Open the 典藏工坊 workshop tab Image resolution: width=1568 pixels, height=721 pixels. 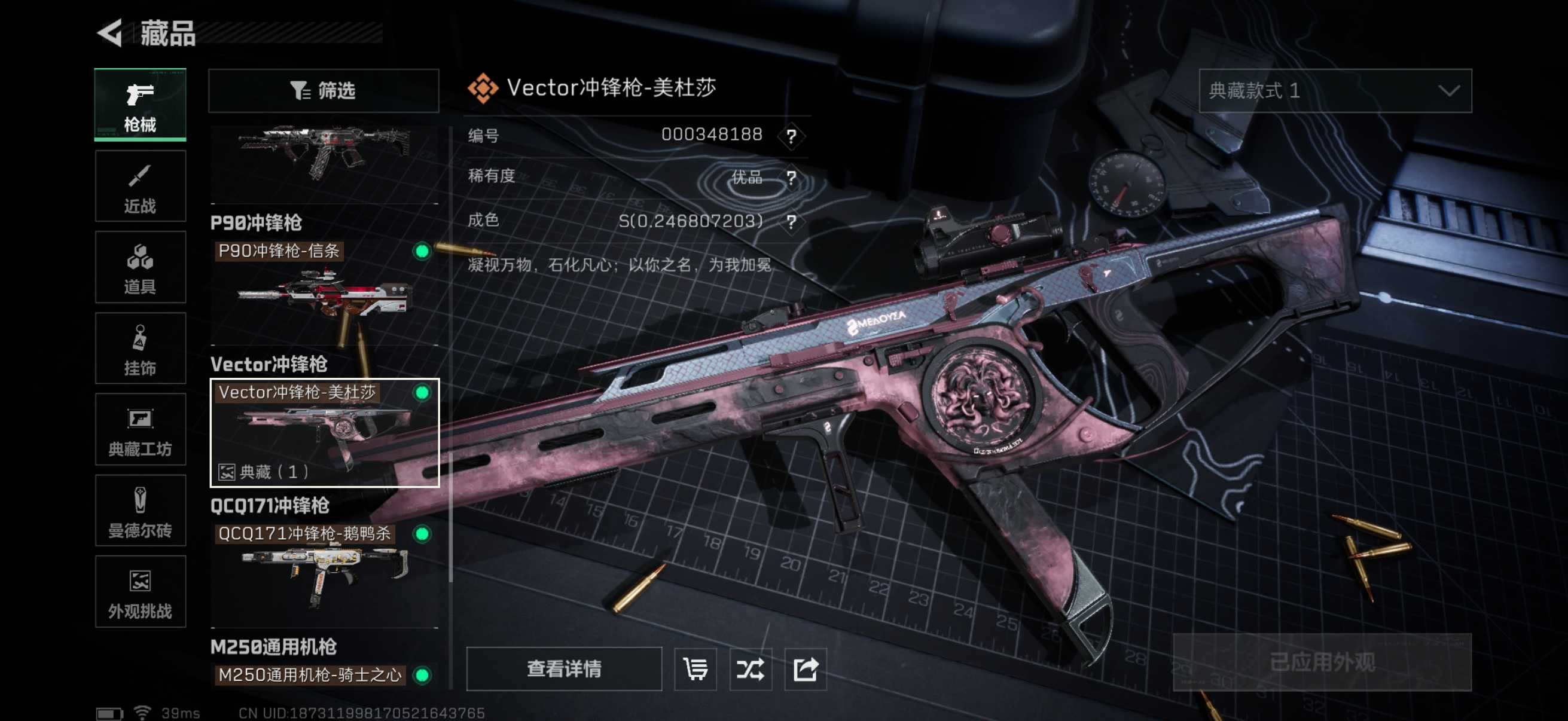tap(140, 430)
